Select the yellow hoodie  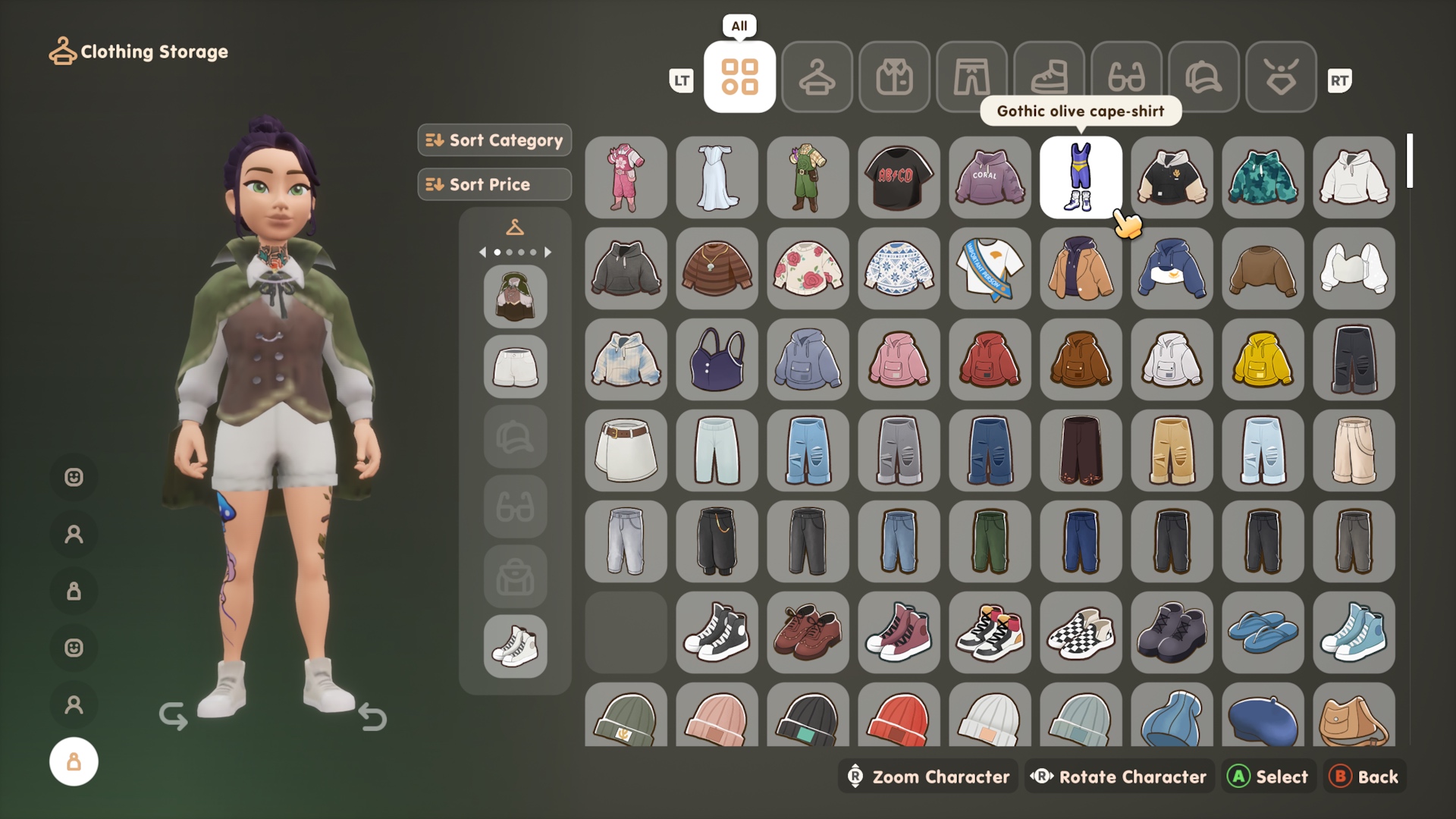click(1263, 359)
